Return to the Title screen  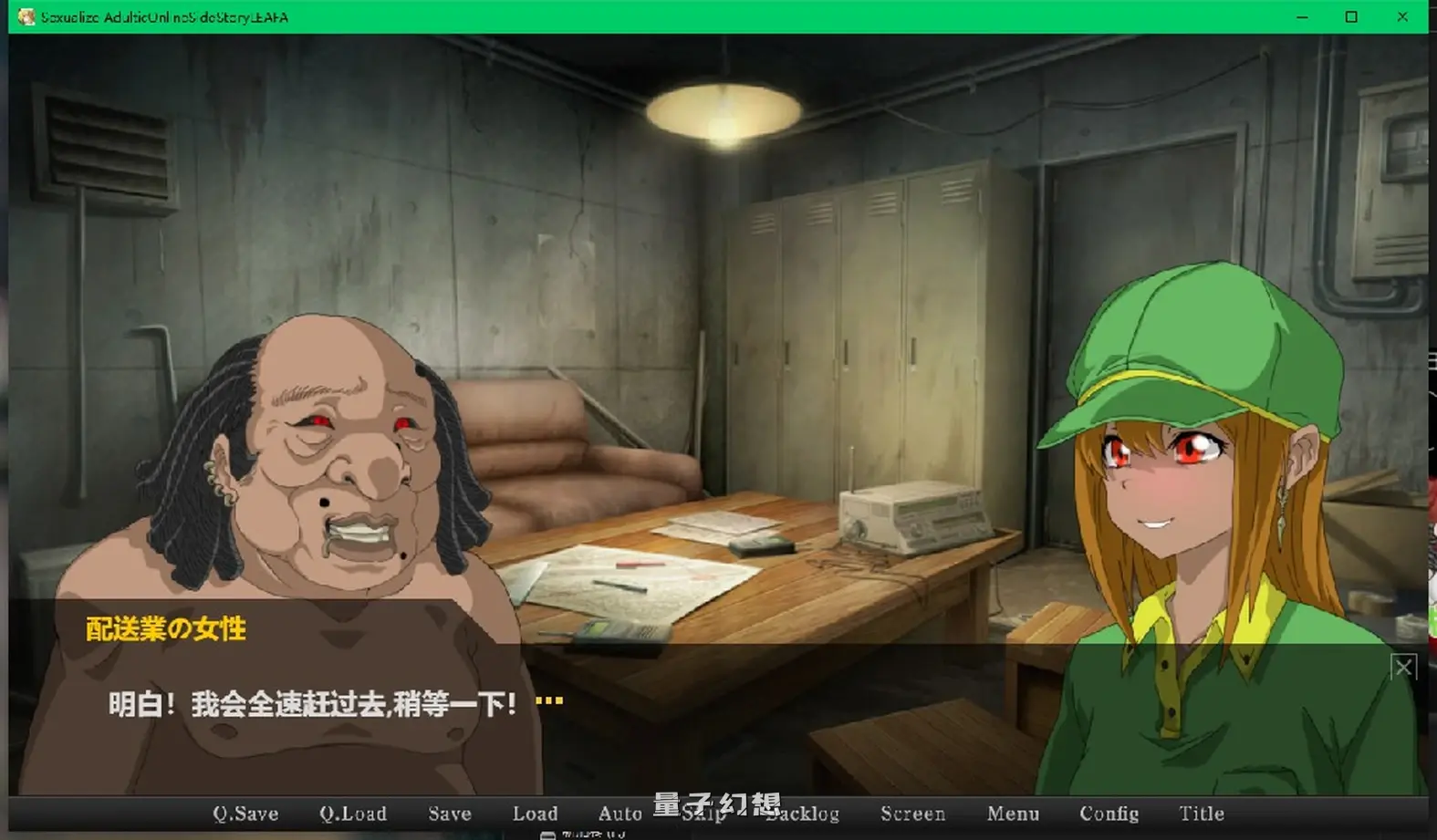click(1201, 813)
